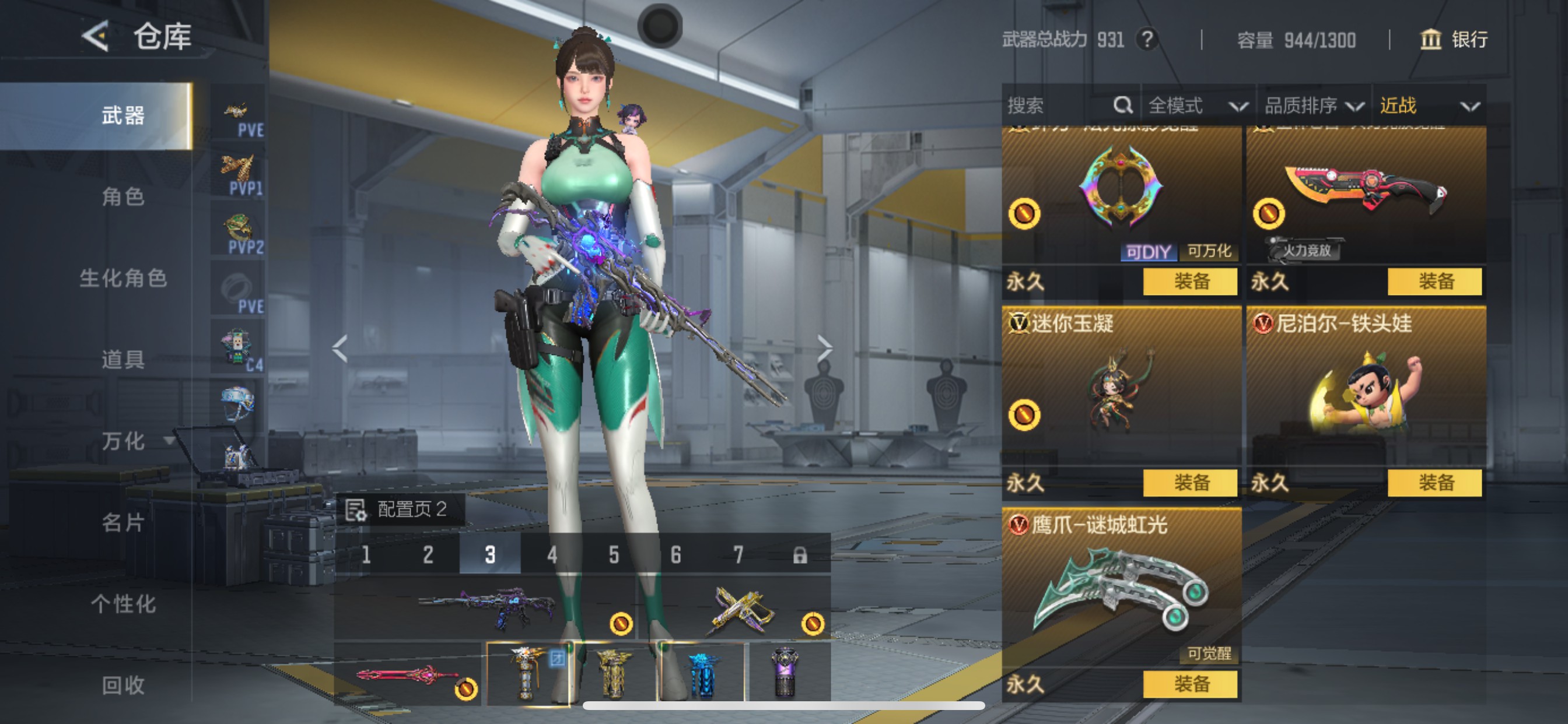This screenshot has height=724, width=1568.
Task: Show the weapon power help question mark
Action: point(1147,40)
